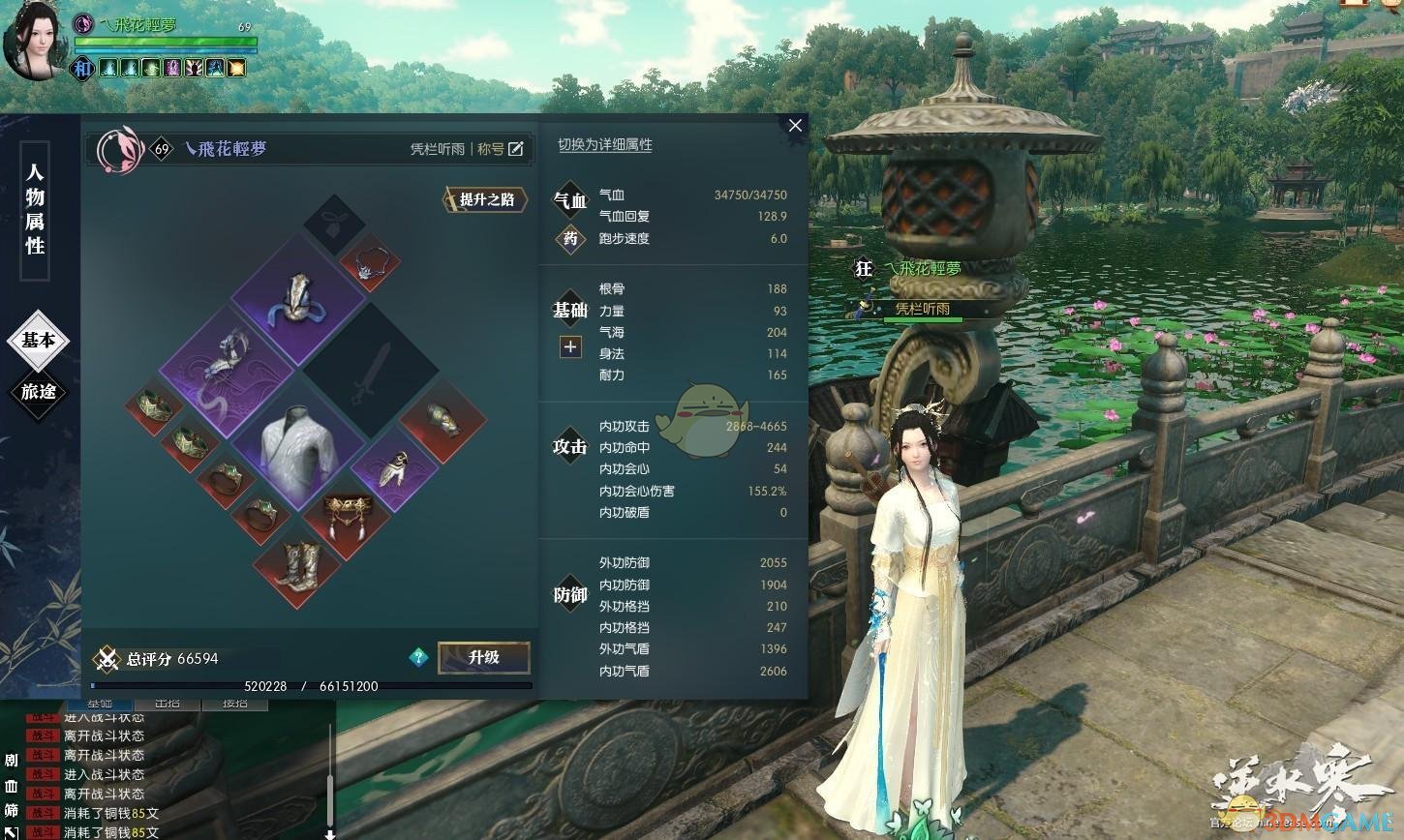Viewport: 1404px width, 840px height.
Task: Click the 防御 defense section icon
Action: coord(569,594)
